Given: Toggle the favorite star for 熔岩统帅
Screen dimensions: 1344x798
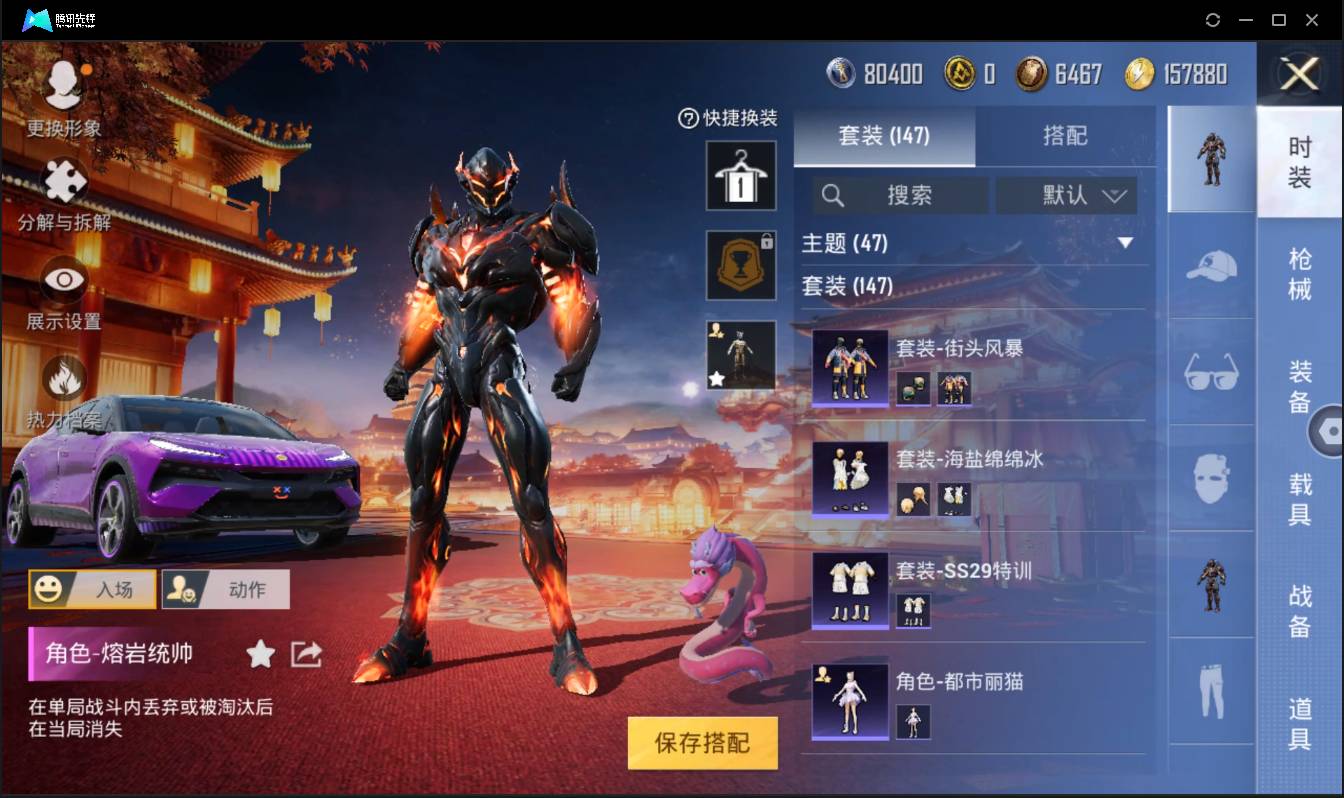Looking at the screenshot, I should (x=259, y=654).
